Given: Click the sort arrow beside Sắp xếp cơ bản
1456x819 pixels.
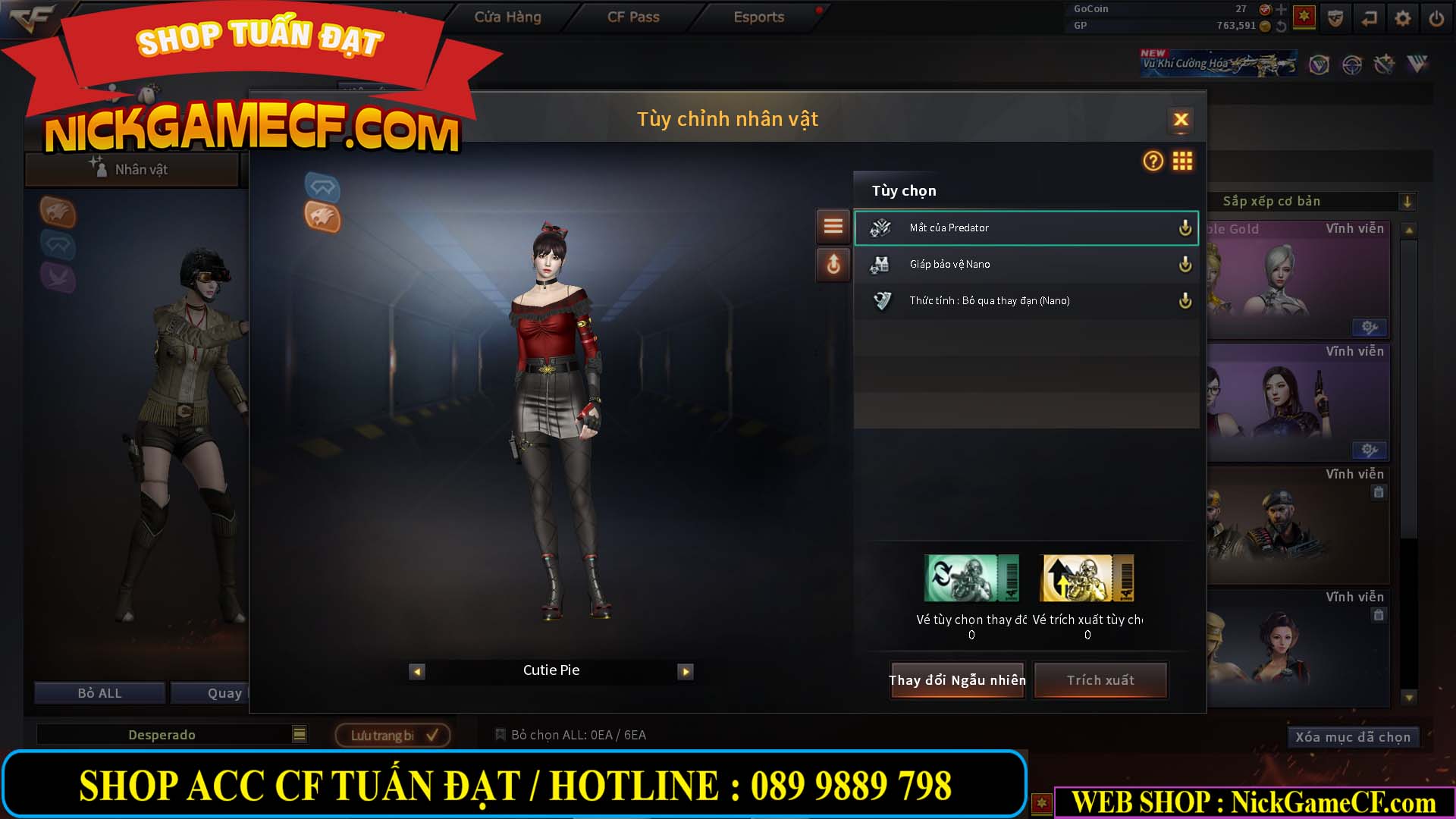Looking at the screenshot, I should [1408, 201].
